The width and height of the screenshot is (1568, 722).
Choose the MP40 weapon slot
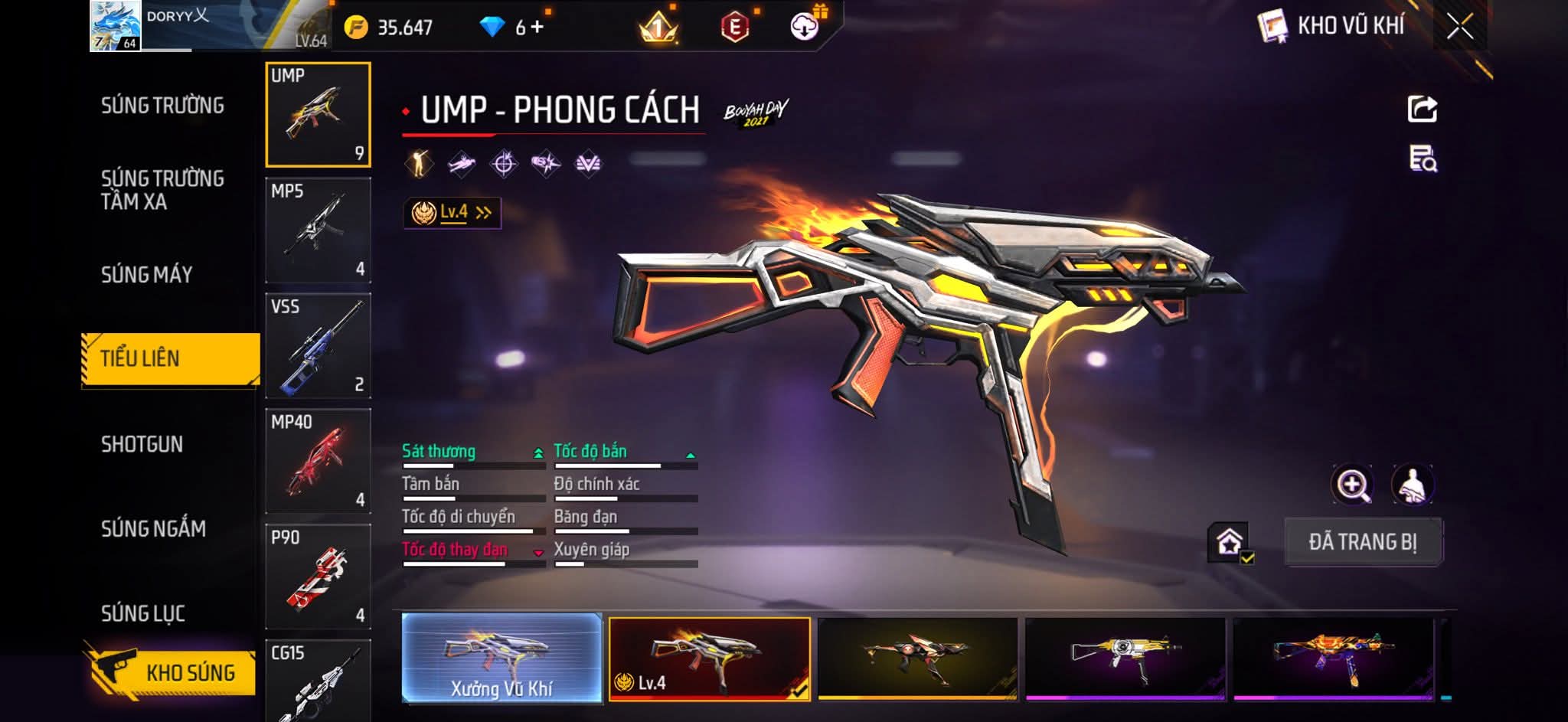point(318,461)
